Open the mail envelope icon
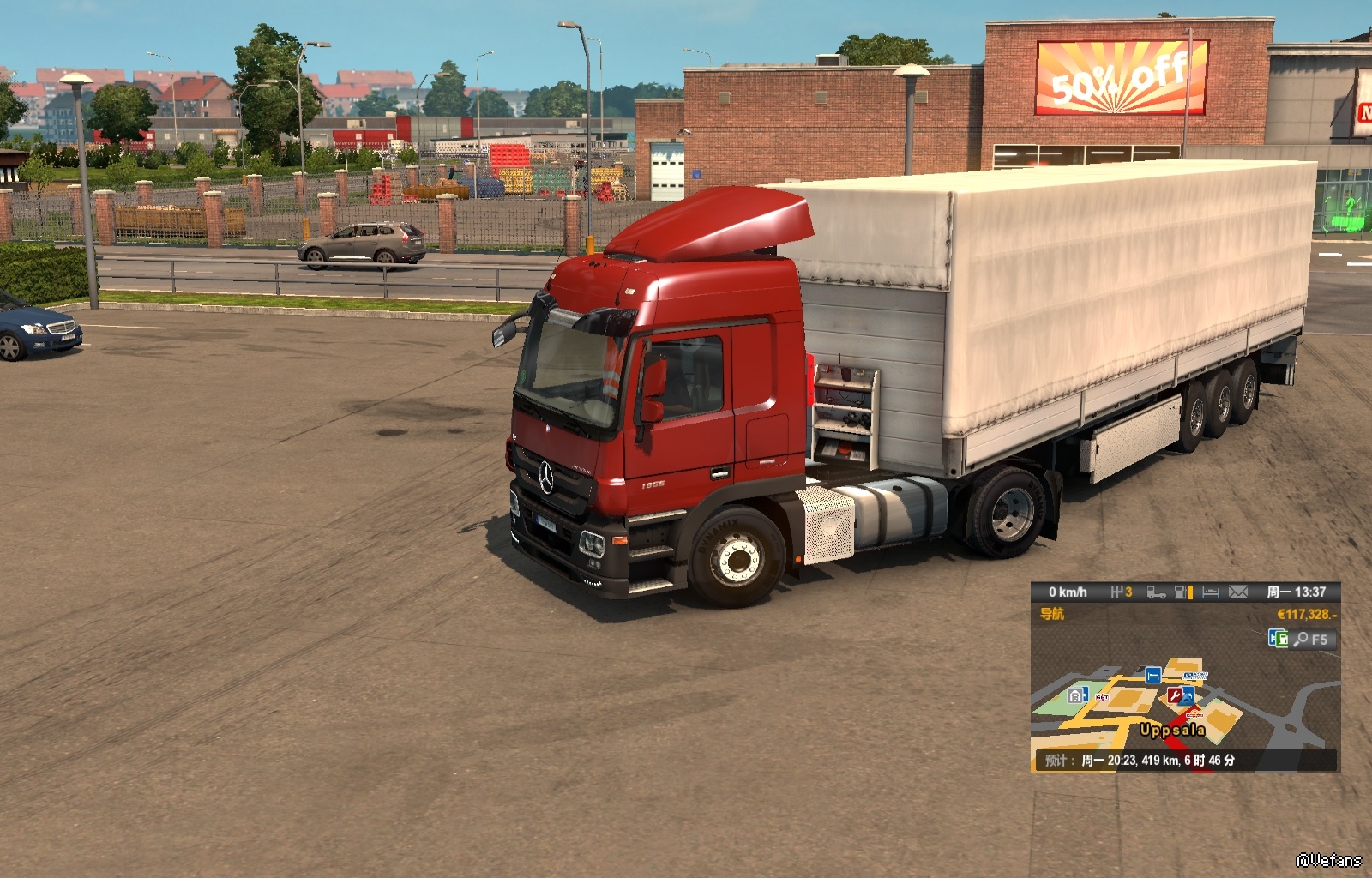 [x=1237, y=592]
